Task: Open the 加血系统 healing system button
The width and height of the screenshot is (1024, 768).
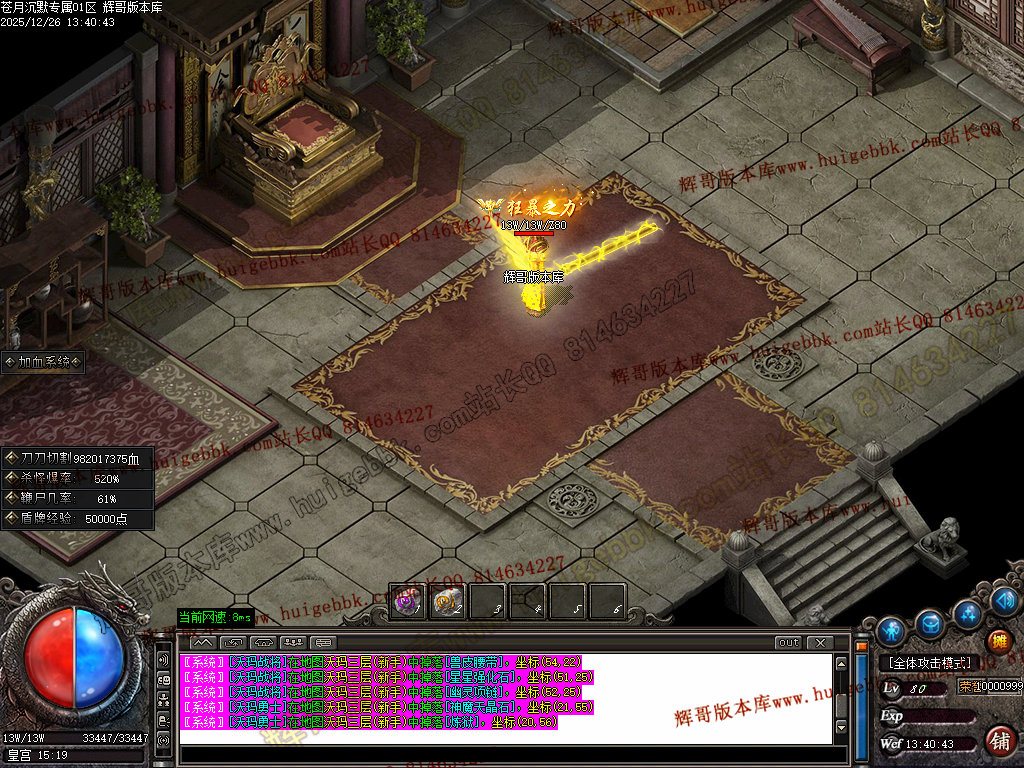Action: click(x=43, y=362)
